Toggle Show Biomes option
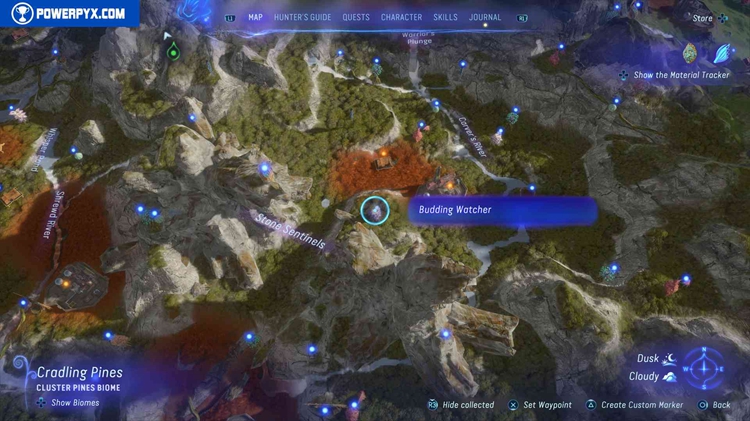Image resolution: width=750 pixels, height=421 pixels. (68, 403)
